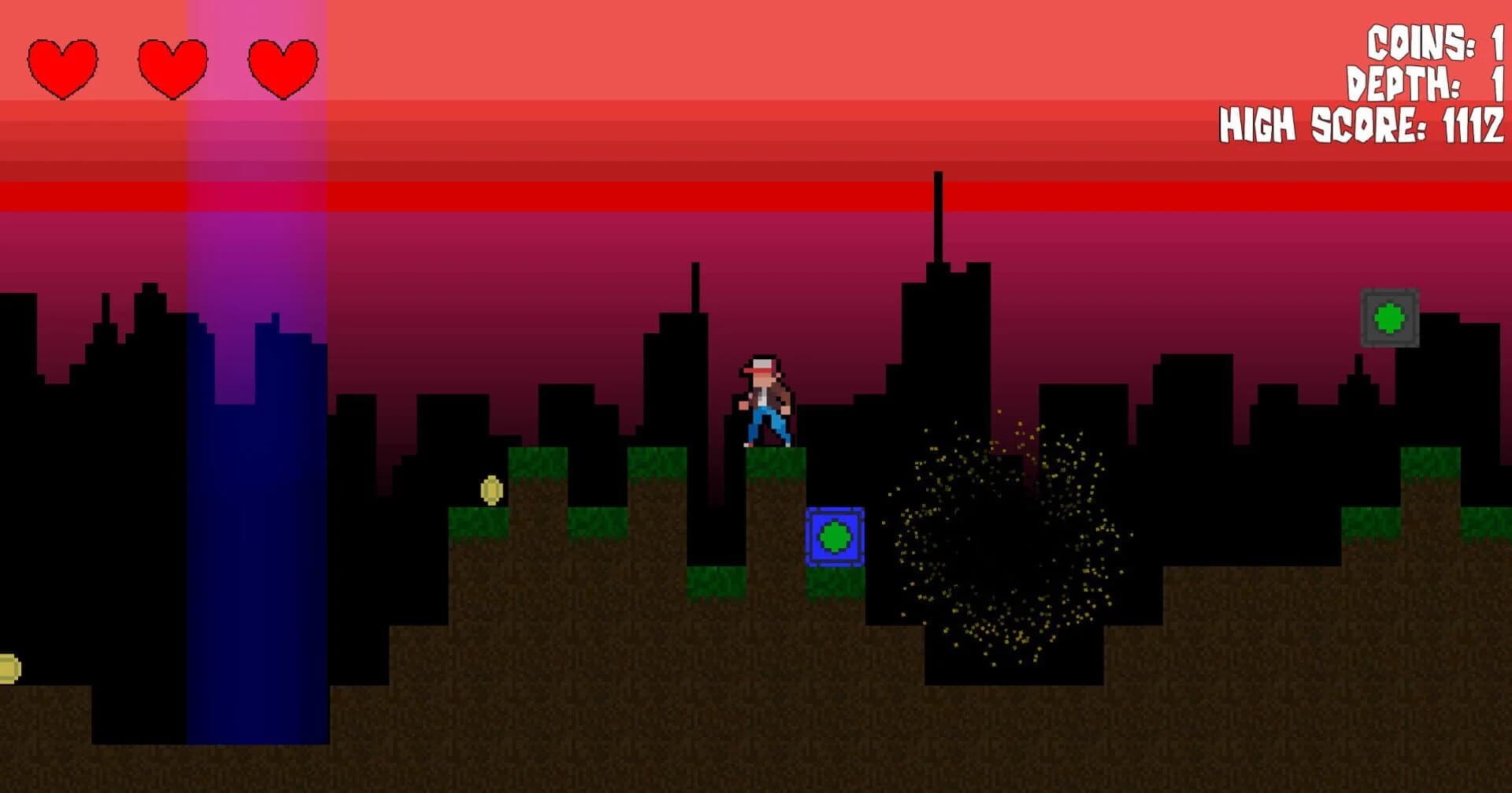Click the middle heart in the health bar
Viewport: 1512px width, 793px height.
pyautogui.click(x=172, y=67)
